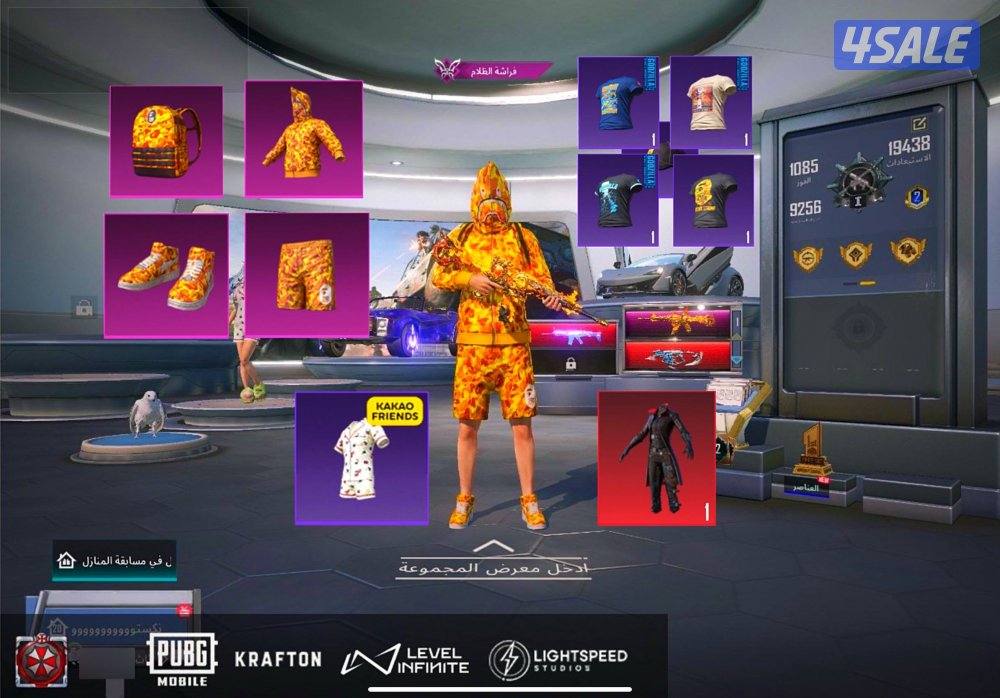Choose the orange camo hoodie item
Image resolution: width=1000 pixels, height=698 pixels.
tap(303, 138)
